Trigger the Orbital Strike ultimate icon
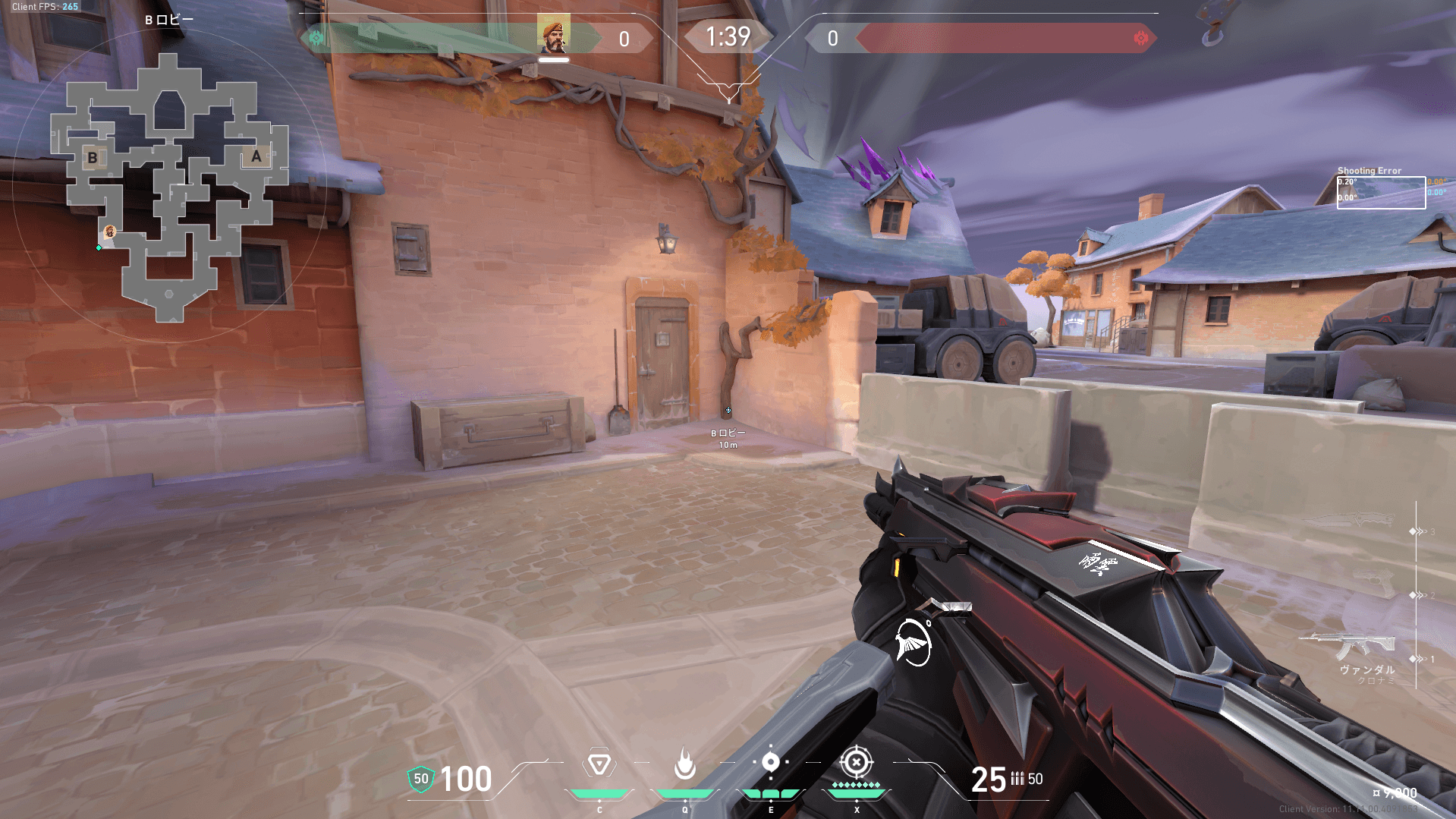The height and width of the screenshot is (819, 1456). (857, 761)
